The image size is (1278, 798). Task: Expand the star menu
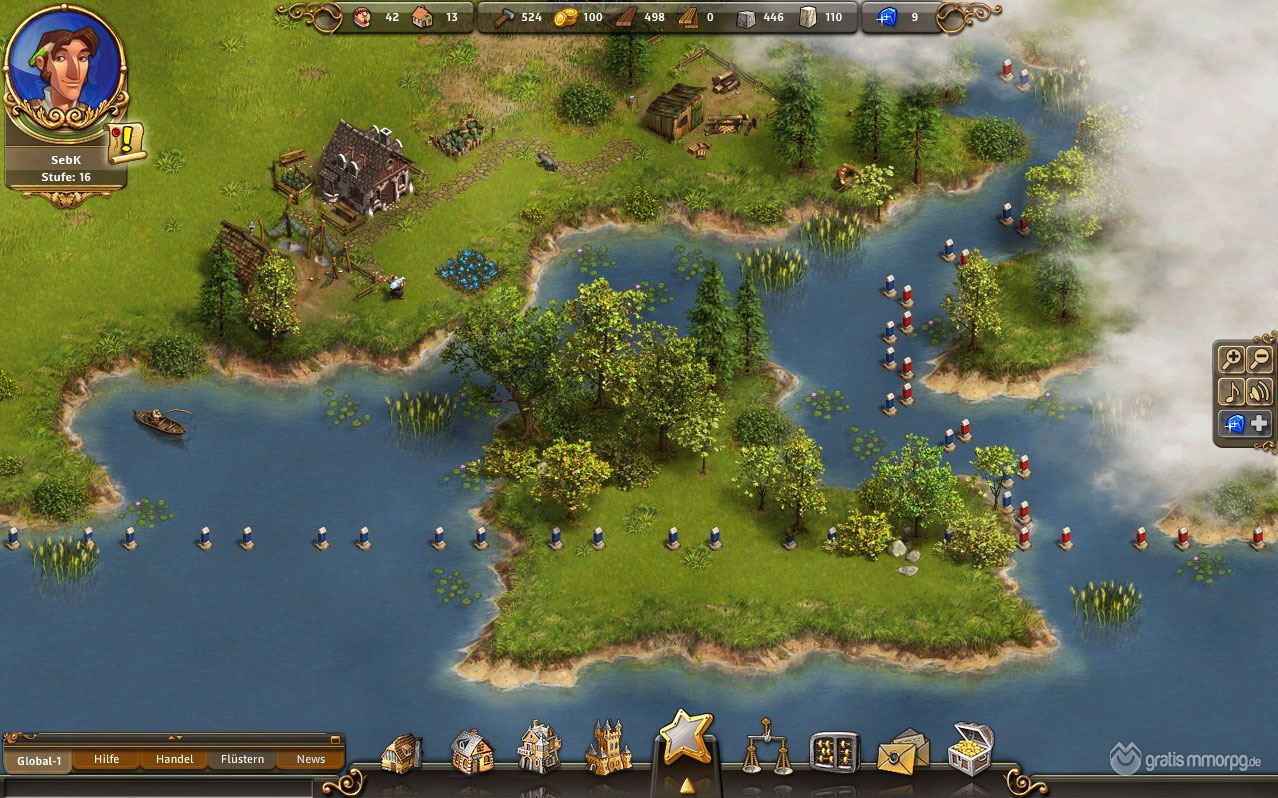(686, 741)
